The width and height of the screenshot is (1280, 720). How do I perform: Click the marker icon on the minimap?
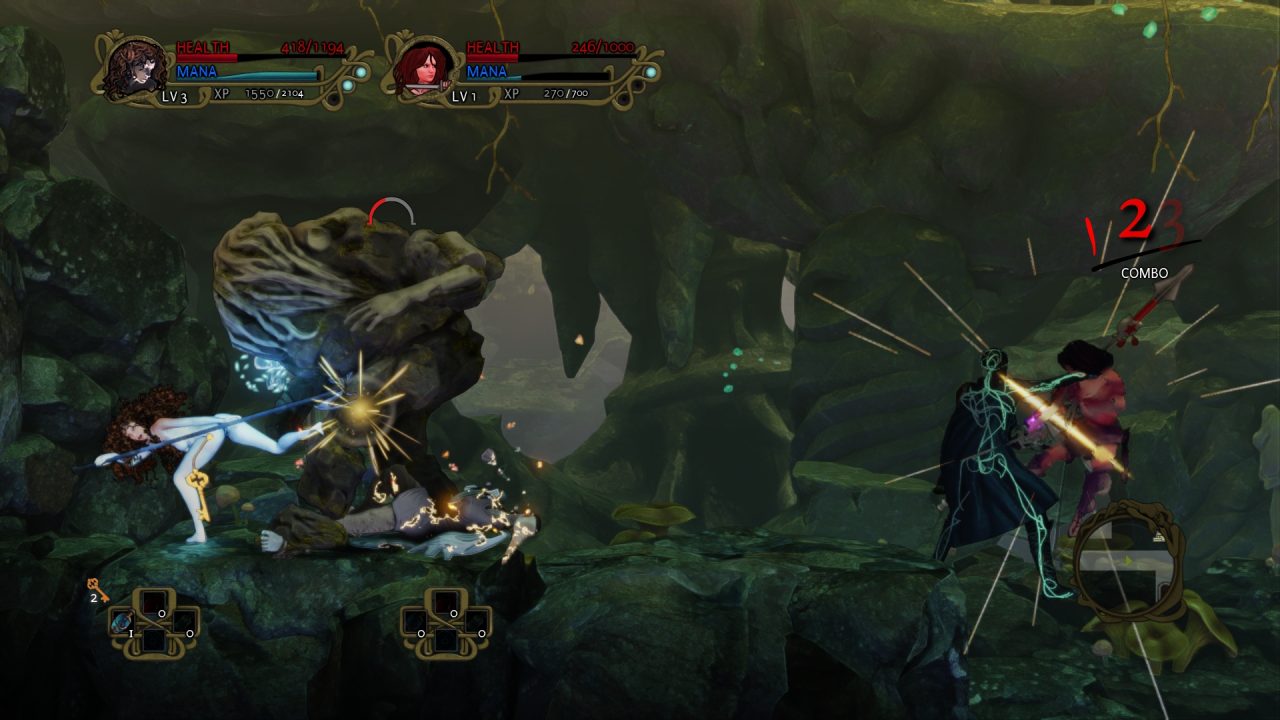click(1159, 537)
